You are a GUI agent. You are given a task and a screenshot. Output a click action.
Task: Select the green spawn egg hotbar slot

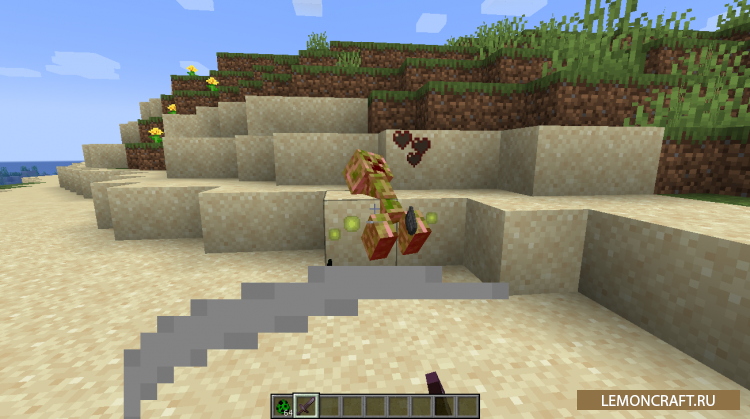tap(283, 405)
